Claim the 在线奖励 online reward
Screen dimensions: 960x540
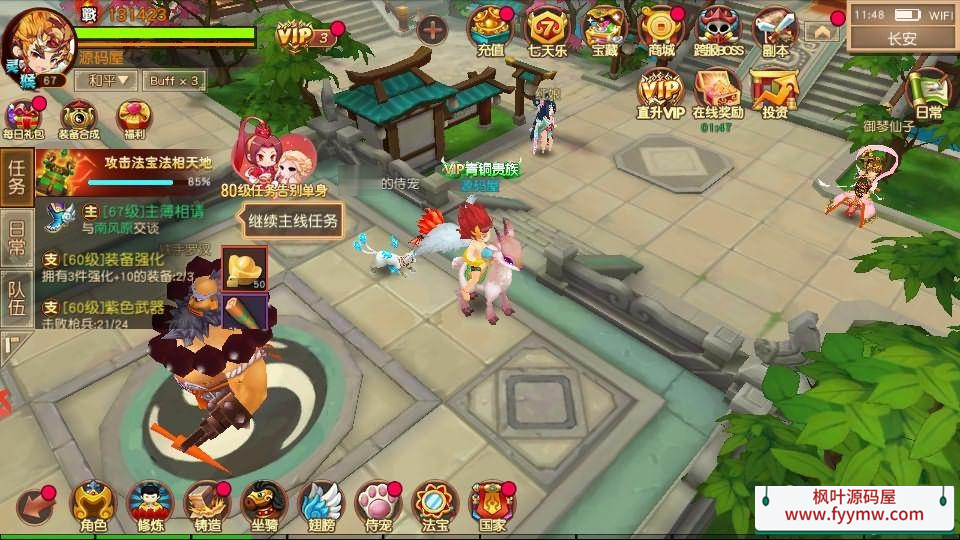tap(717, 94)
